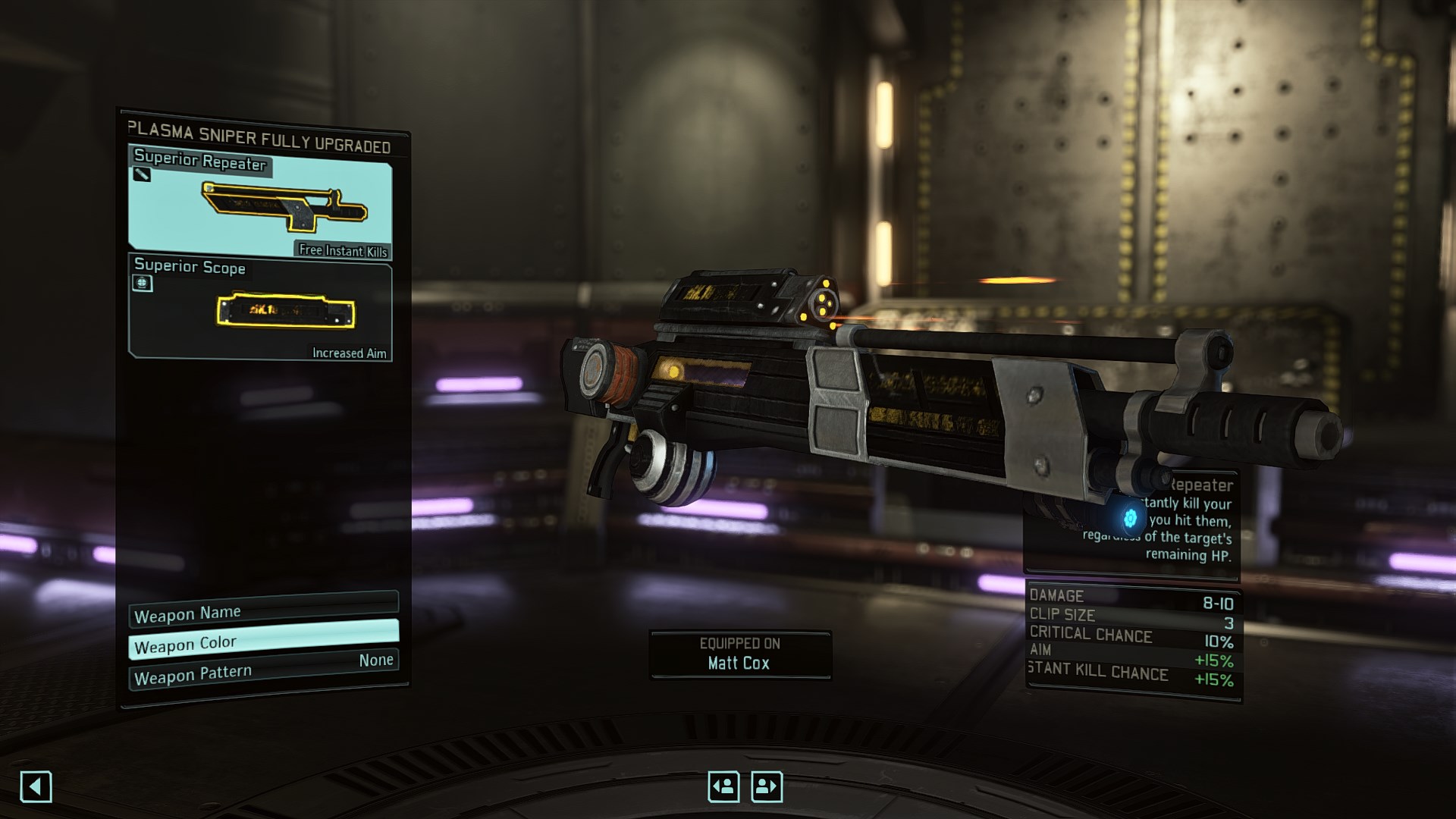This screenshot has width=1456, height=819.
Task: Select the Superior Scope upgrade slot
Action: tap(260, 309)
